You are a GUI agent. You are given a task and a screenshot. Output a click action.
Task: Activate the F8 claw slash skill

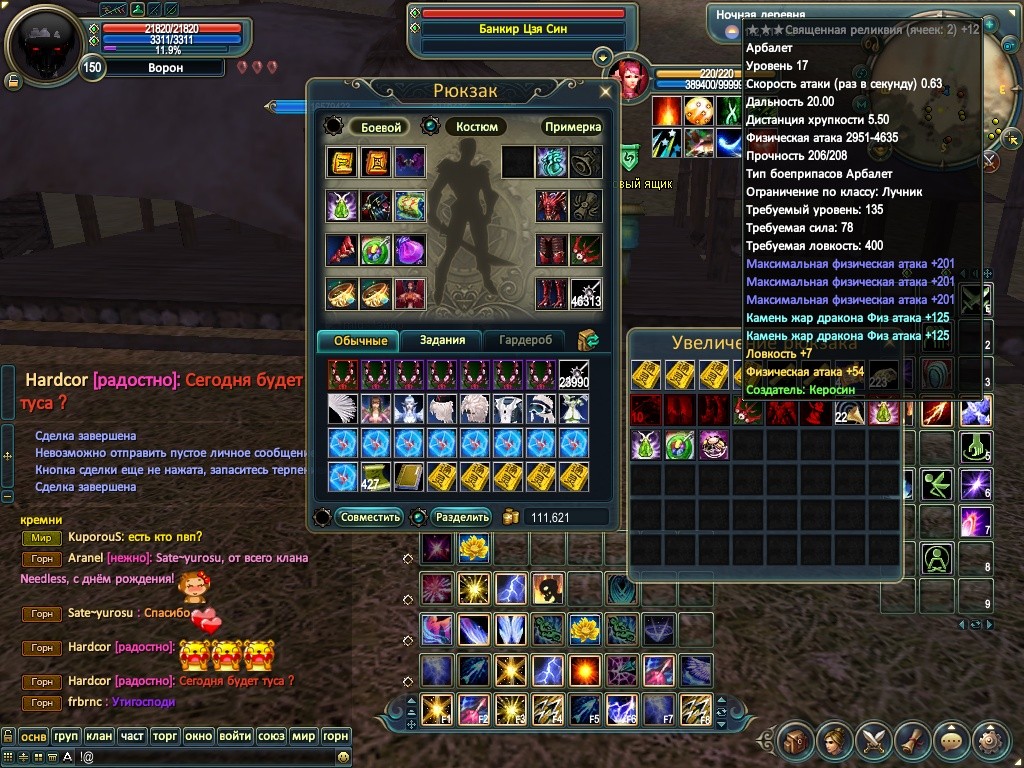point(696,708)
